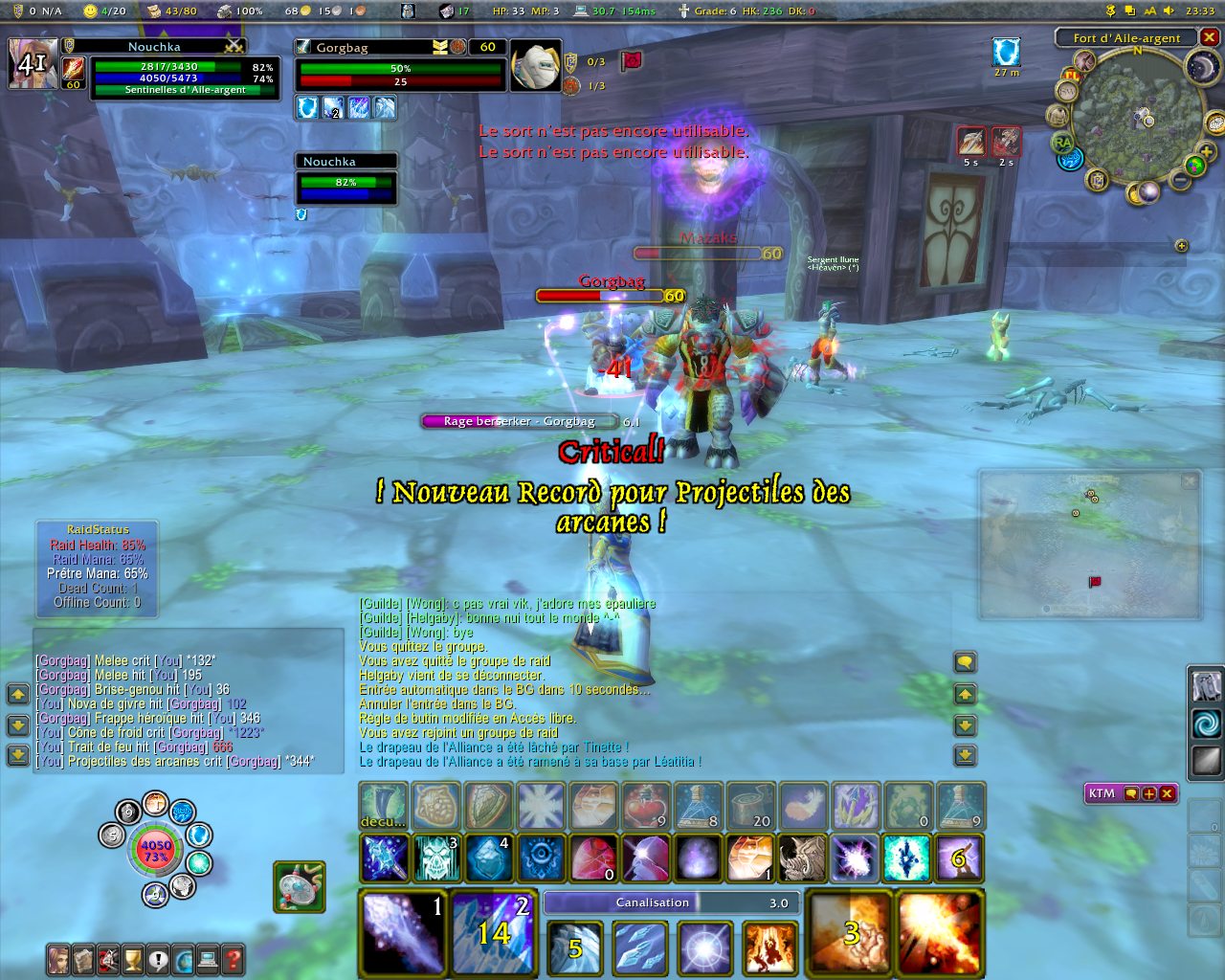Viewport: 1225px width, 980px height.
Task: Open the character portrait micro menu button
Action: tap(59, 958)
